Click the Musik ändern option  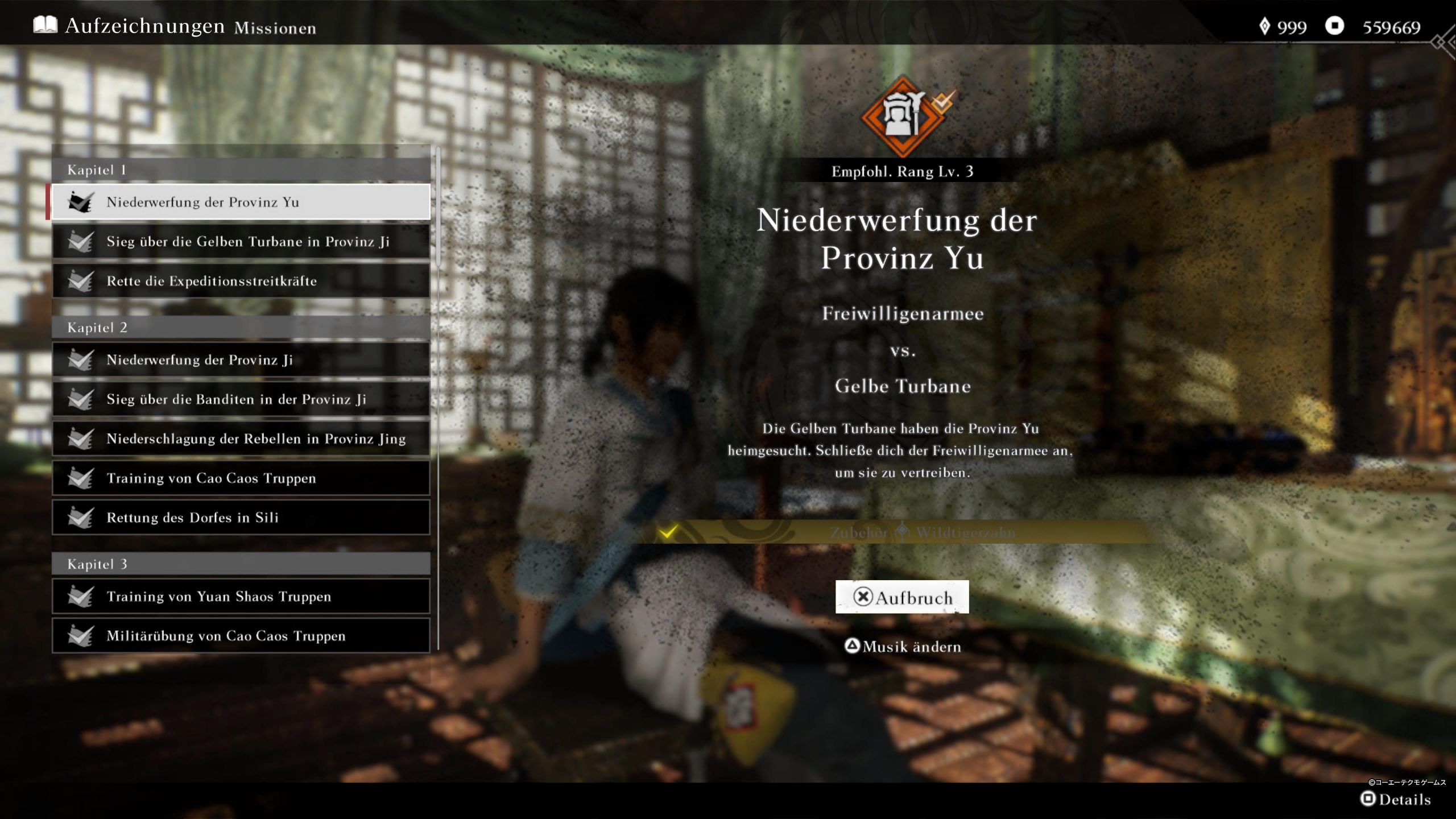pos(903,647)
